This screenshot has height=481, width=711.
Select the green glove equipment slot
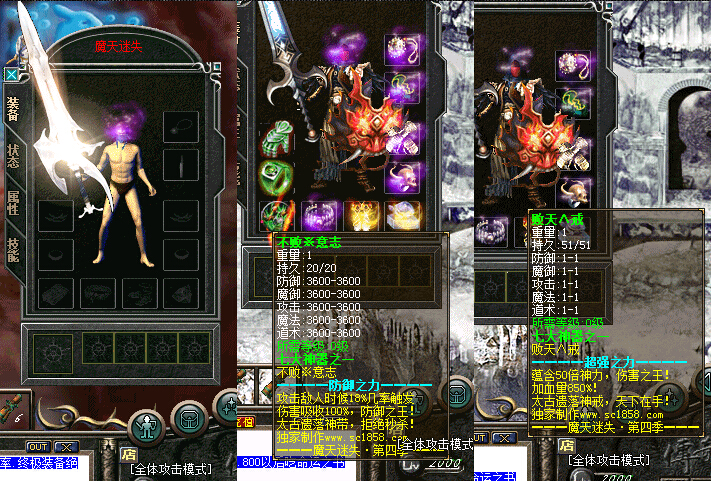[274, 139]
